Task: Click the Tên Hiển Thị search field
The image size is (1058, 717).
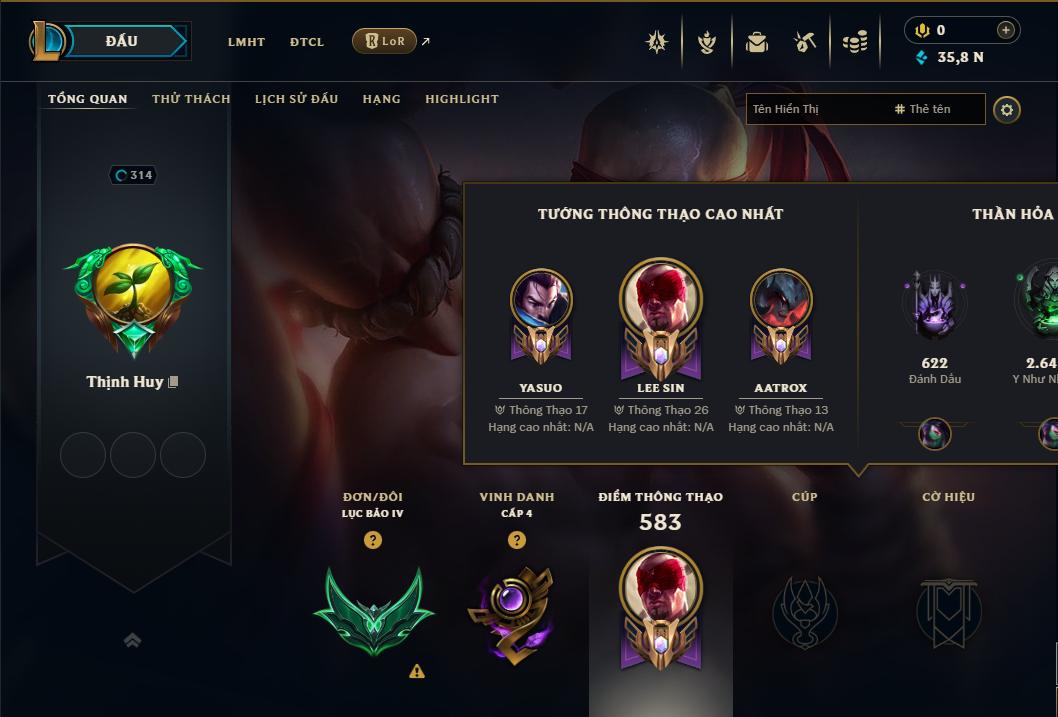Action: point(815,109)
